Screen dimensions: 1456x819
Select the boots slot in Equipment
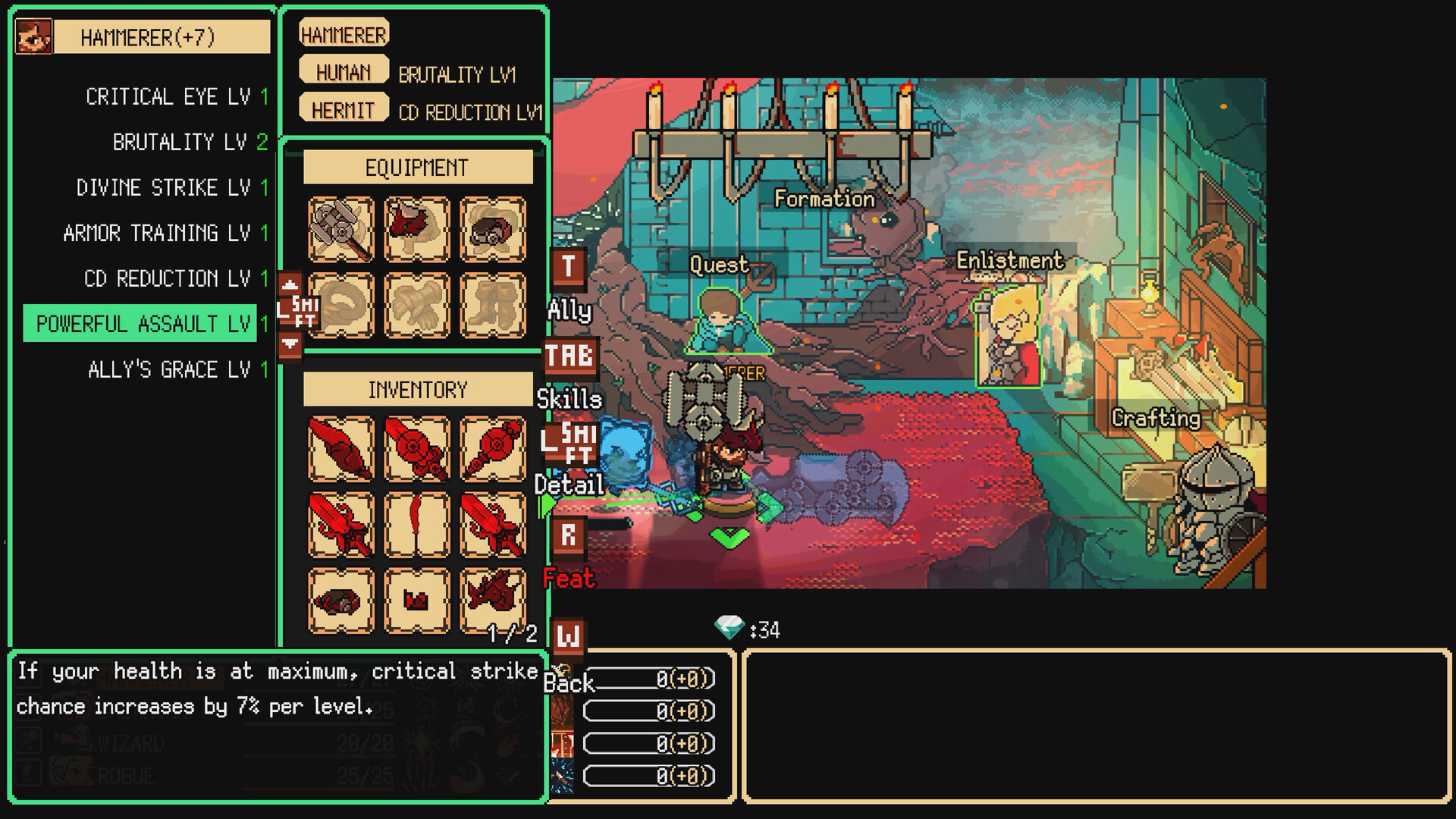(x=492, y=303)
